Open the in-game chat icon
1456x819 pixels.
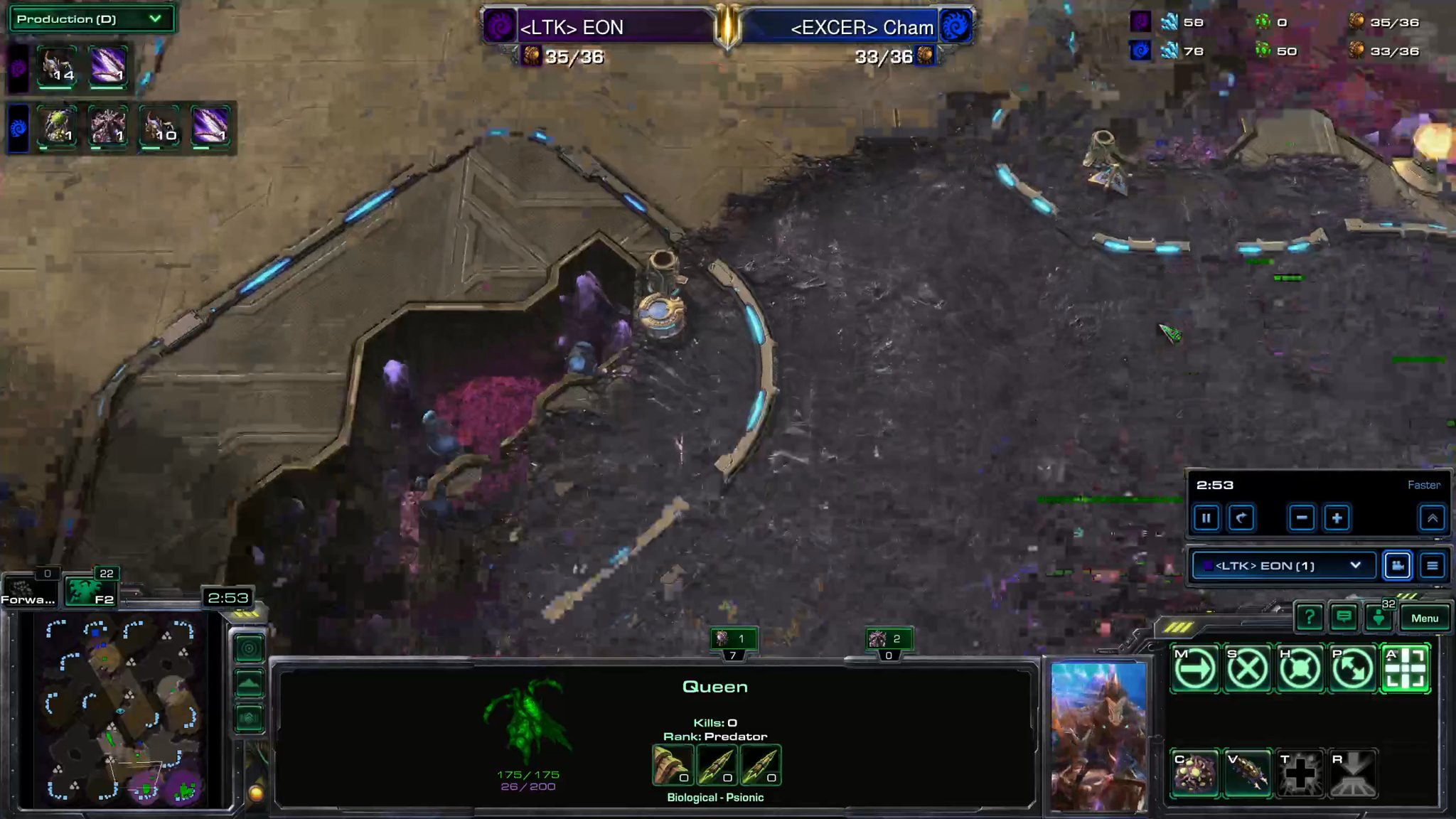1344,617
